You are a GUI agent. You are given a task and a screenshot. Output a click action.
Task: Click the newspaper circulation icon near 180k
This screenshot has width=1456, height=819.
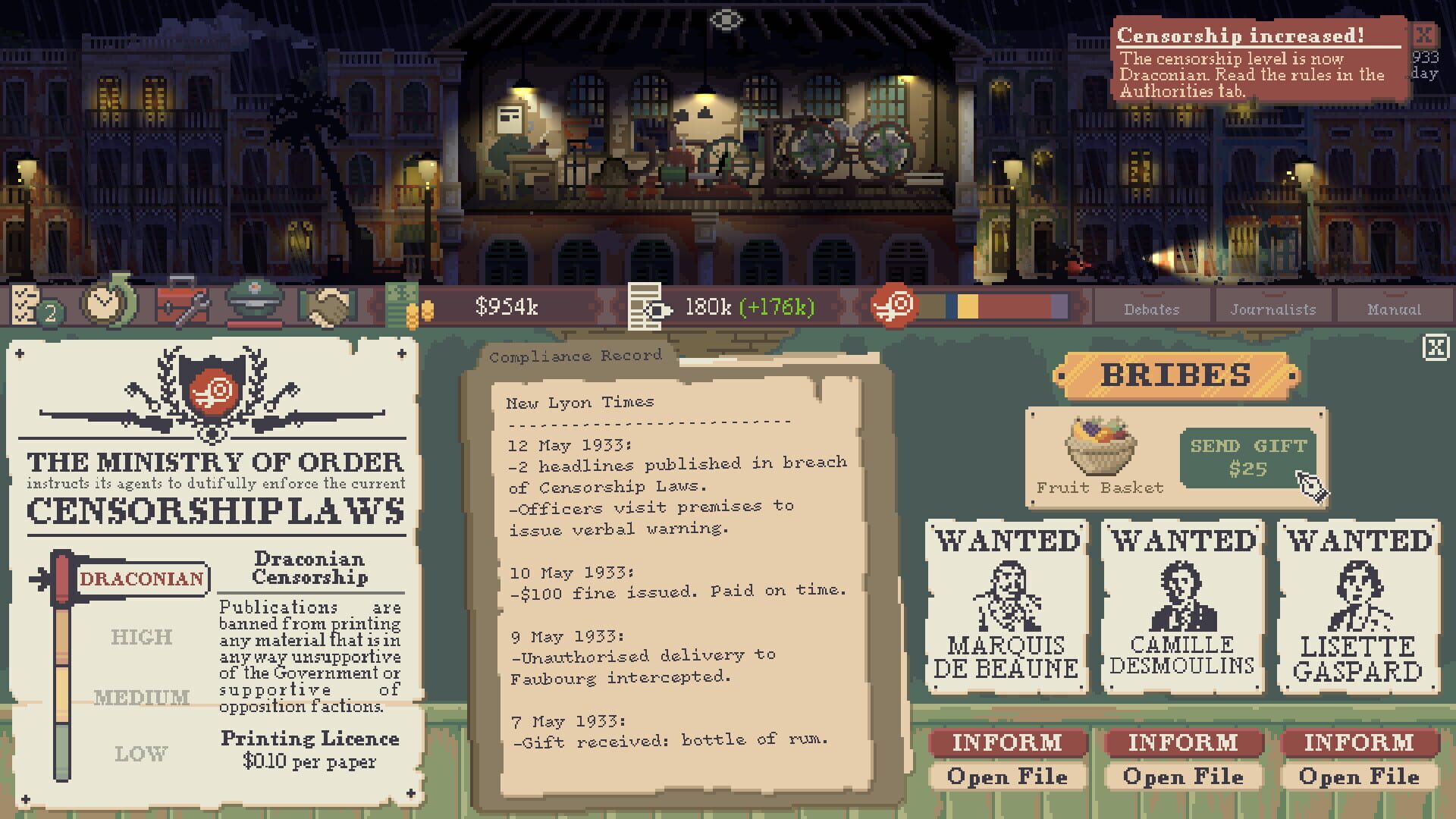646,307
